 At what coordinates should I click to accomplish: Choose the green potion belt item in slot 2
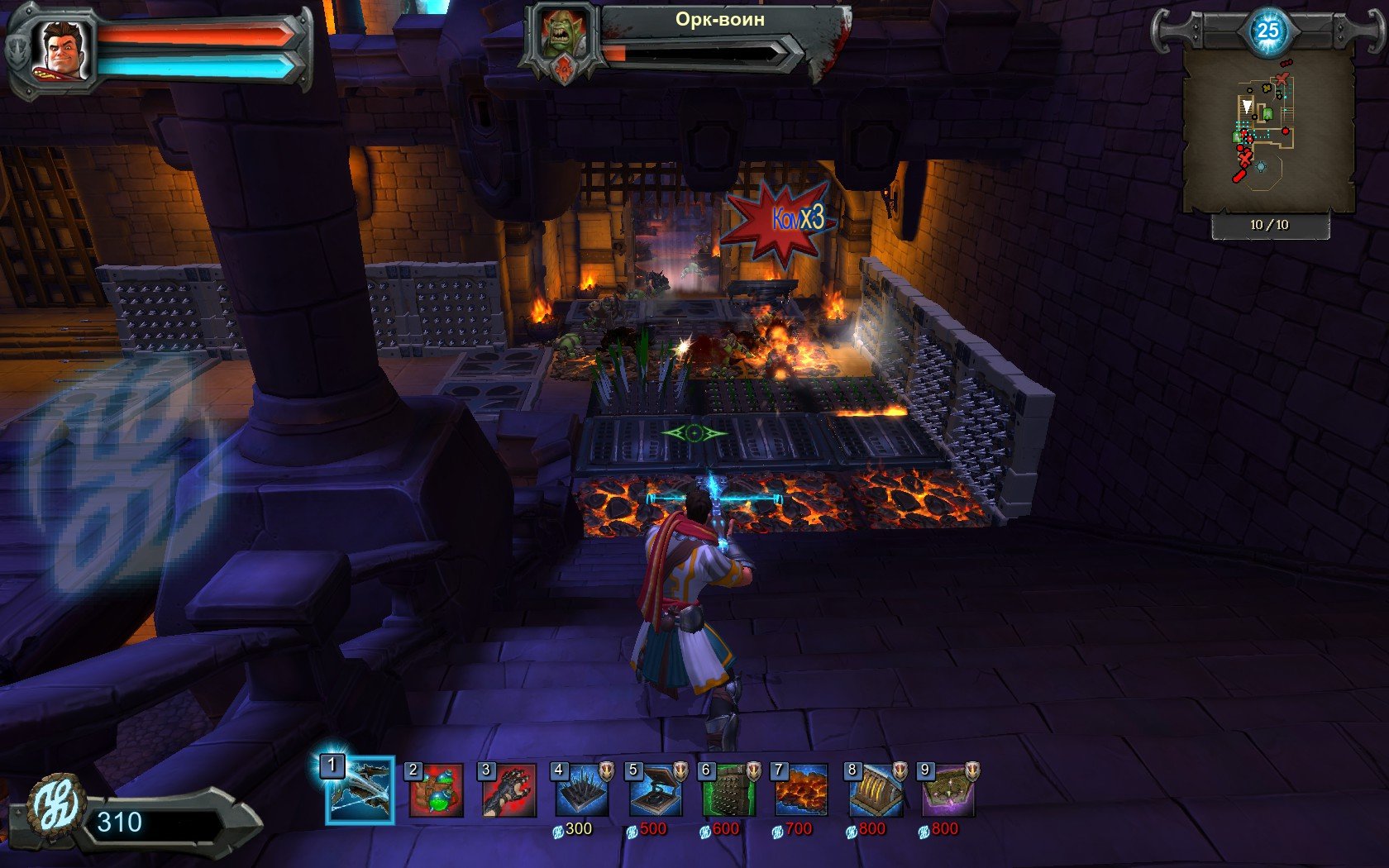coord(436,791)
